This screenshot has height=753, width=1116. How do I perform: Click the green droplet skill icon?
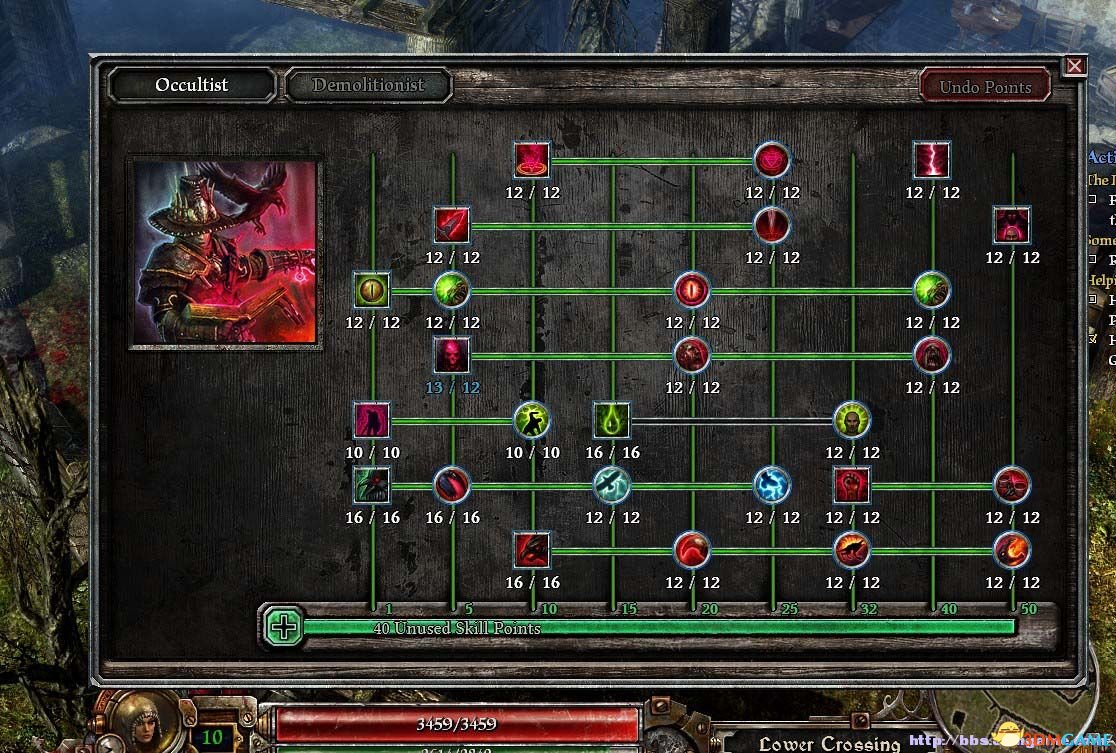tap(611, 420)
